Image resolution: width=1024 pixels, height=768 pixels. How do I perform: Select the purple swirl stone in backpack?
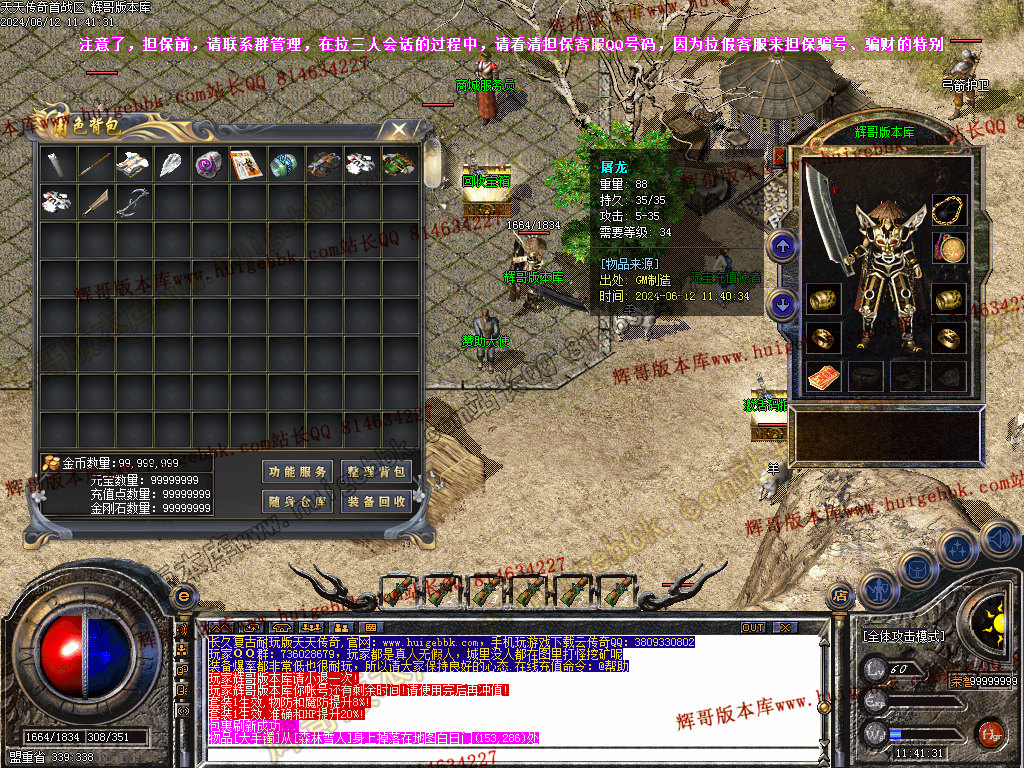(208, 164)
